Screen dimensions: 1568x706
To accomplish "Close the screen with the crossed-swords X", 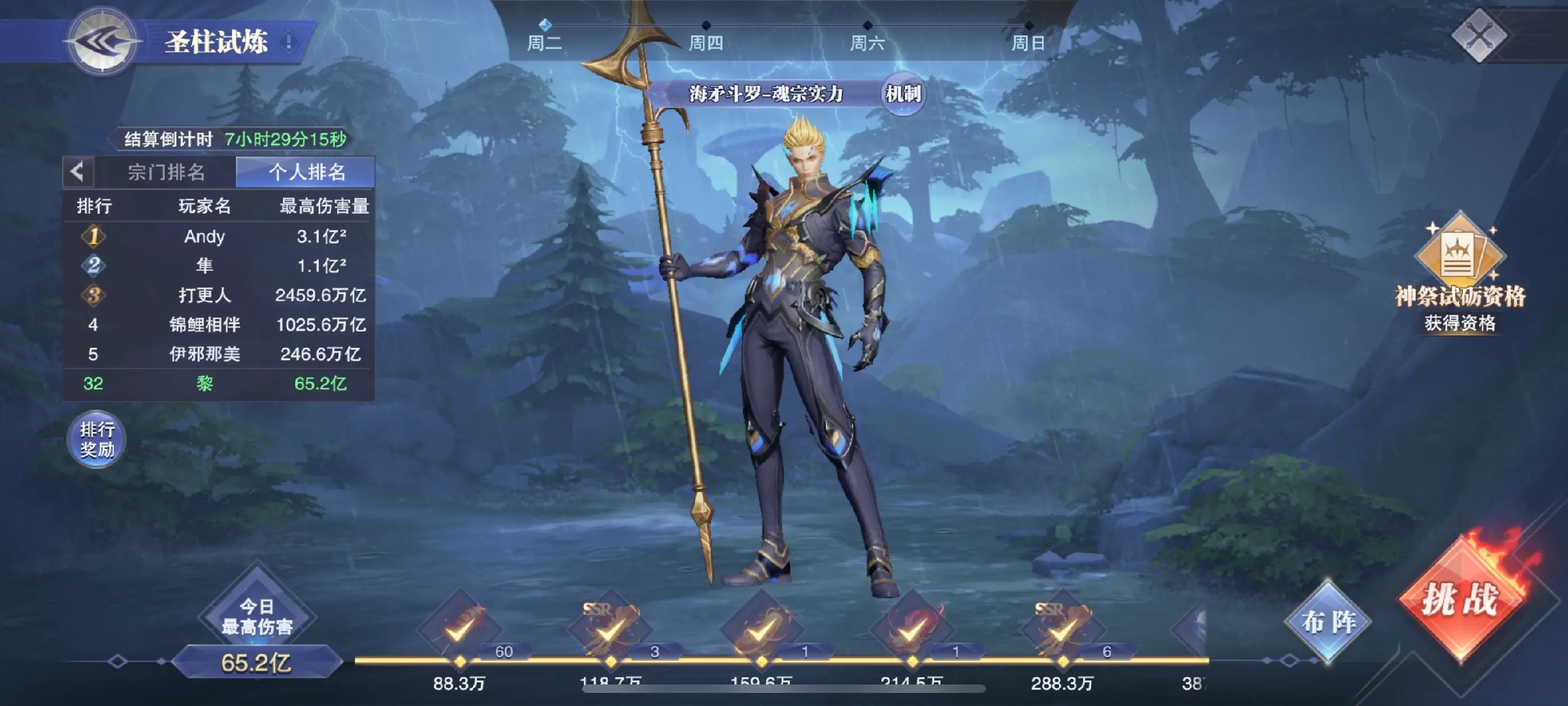I will click(x=1479, y=35).
